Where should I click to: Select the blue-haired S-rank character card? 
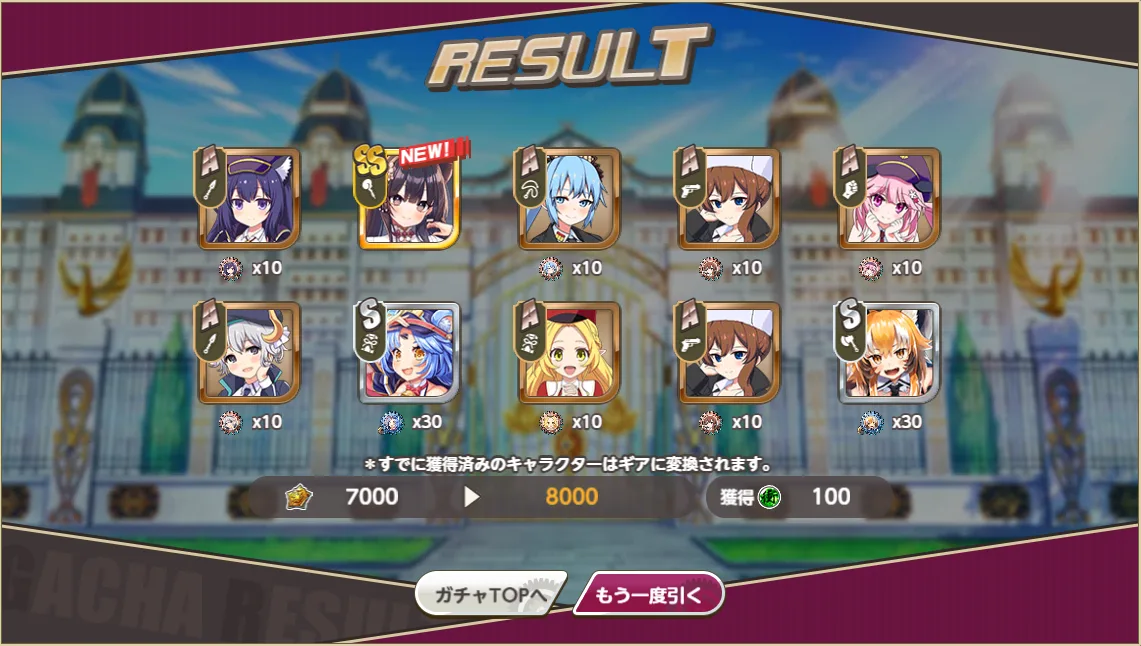tap(409, 353)
